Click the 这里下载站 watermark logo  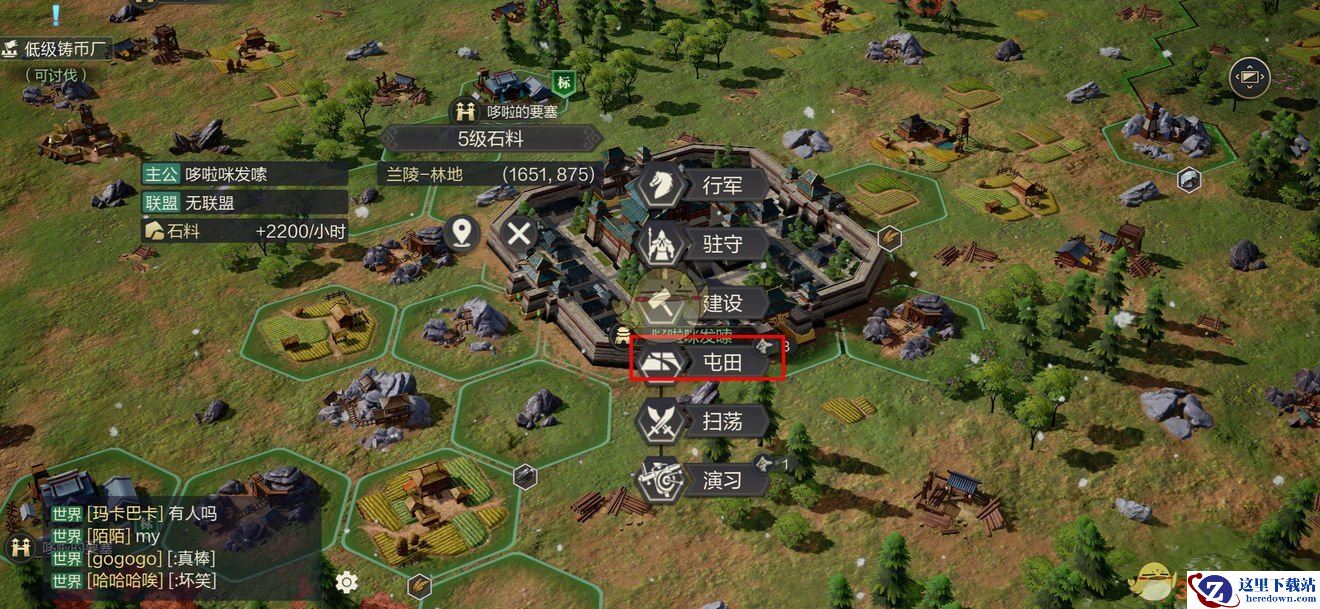tap(1252, 588)
